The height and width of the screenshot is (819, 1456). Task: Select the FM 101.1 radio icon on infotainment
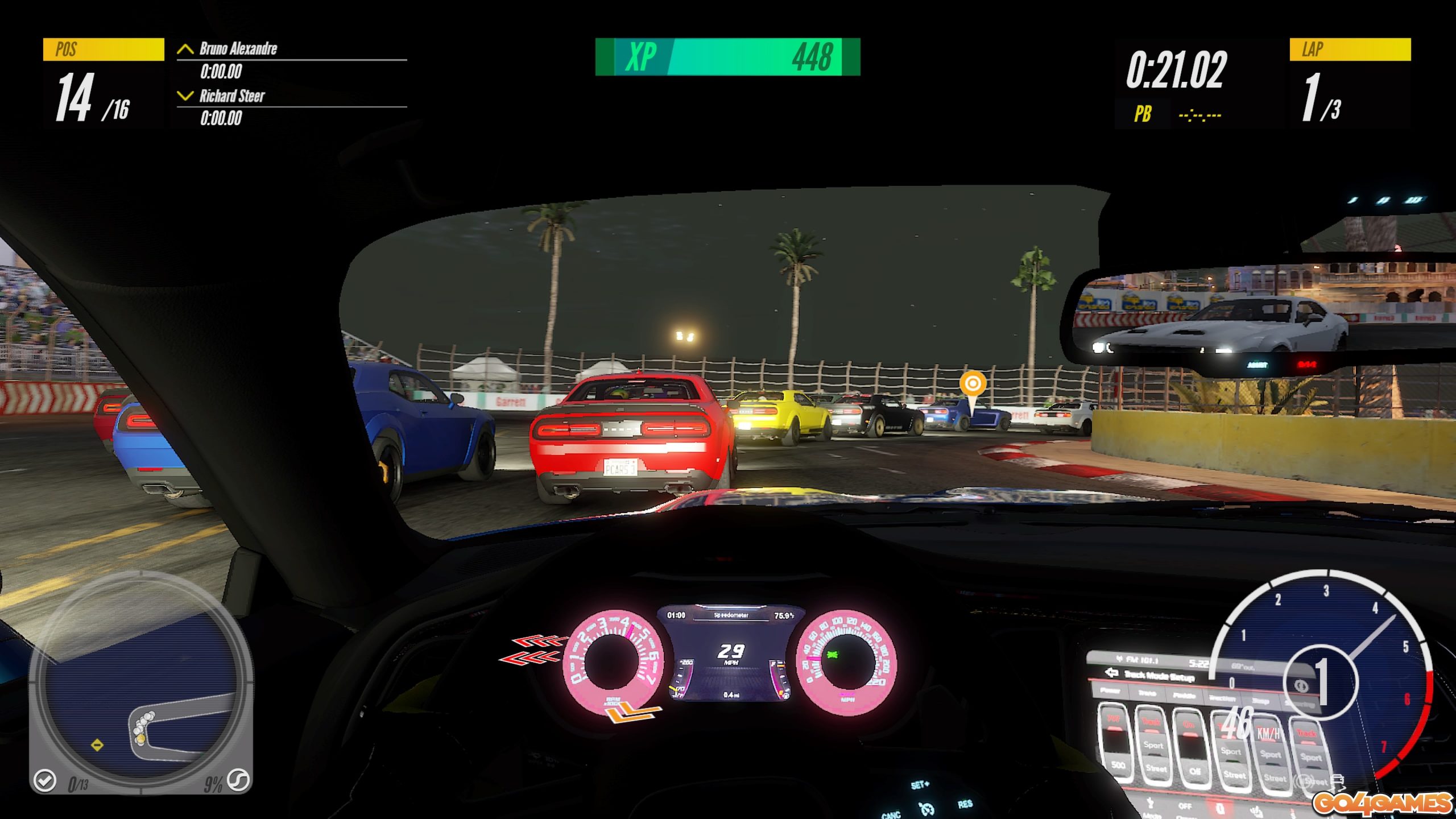coord(1120,659)
